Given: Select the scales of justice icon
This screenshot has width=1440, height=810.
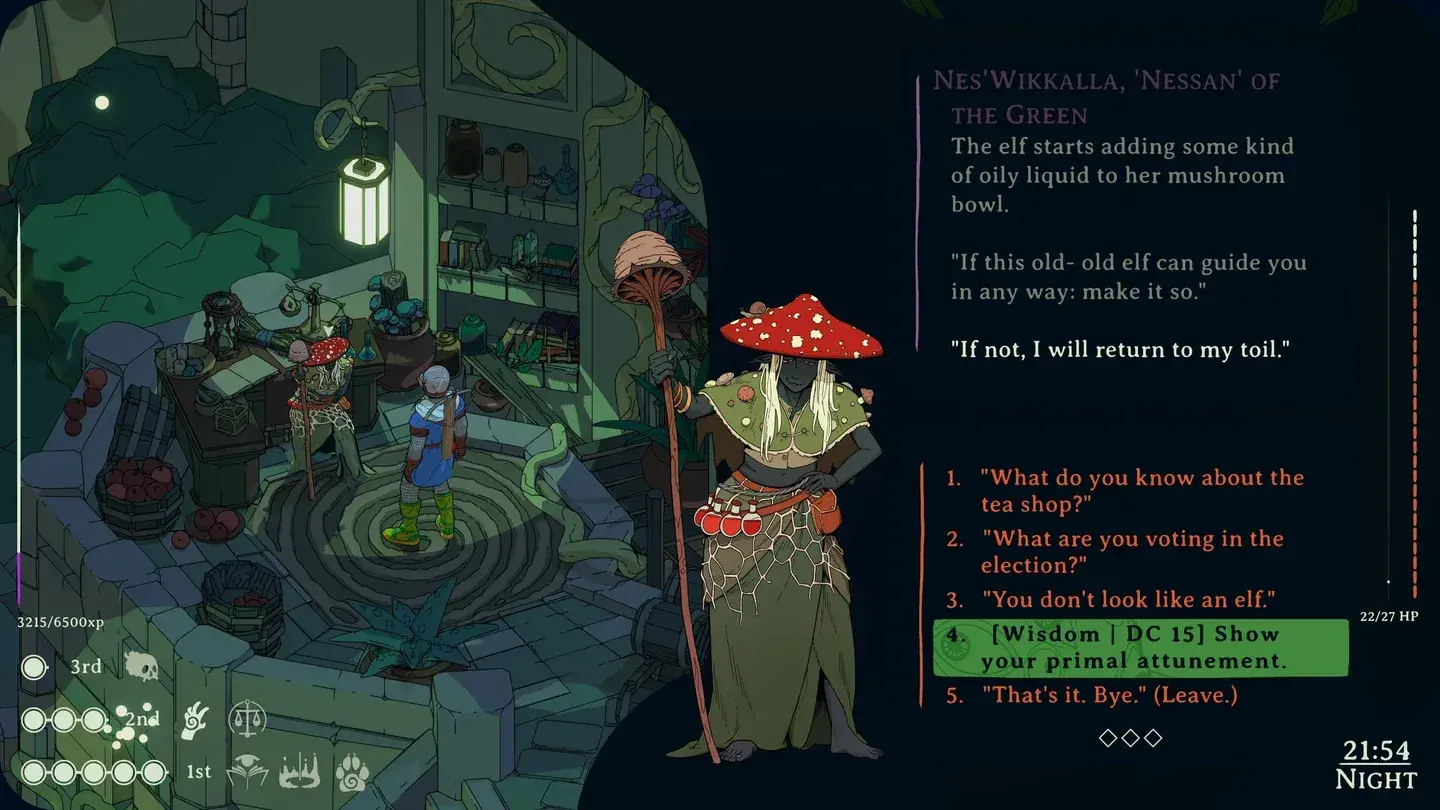Looking at the screenshot, I should pos(246,720).
